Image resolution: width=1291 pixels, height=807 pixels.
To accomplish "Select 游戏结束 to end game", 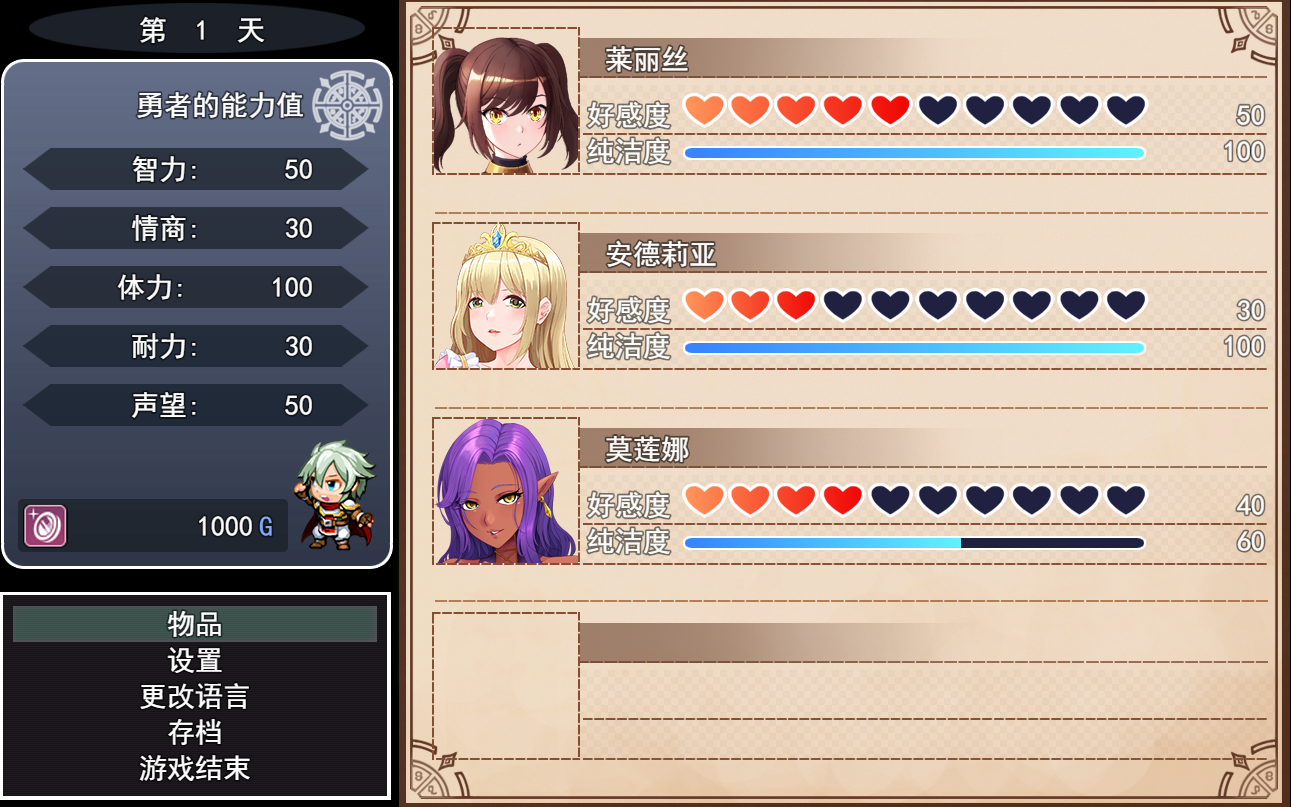I will 195,768.
